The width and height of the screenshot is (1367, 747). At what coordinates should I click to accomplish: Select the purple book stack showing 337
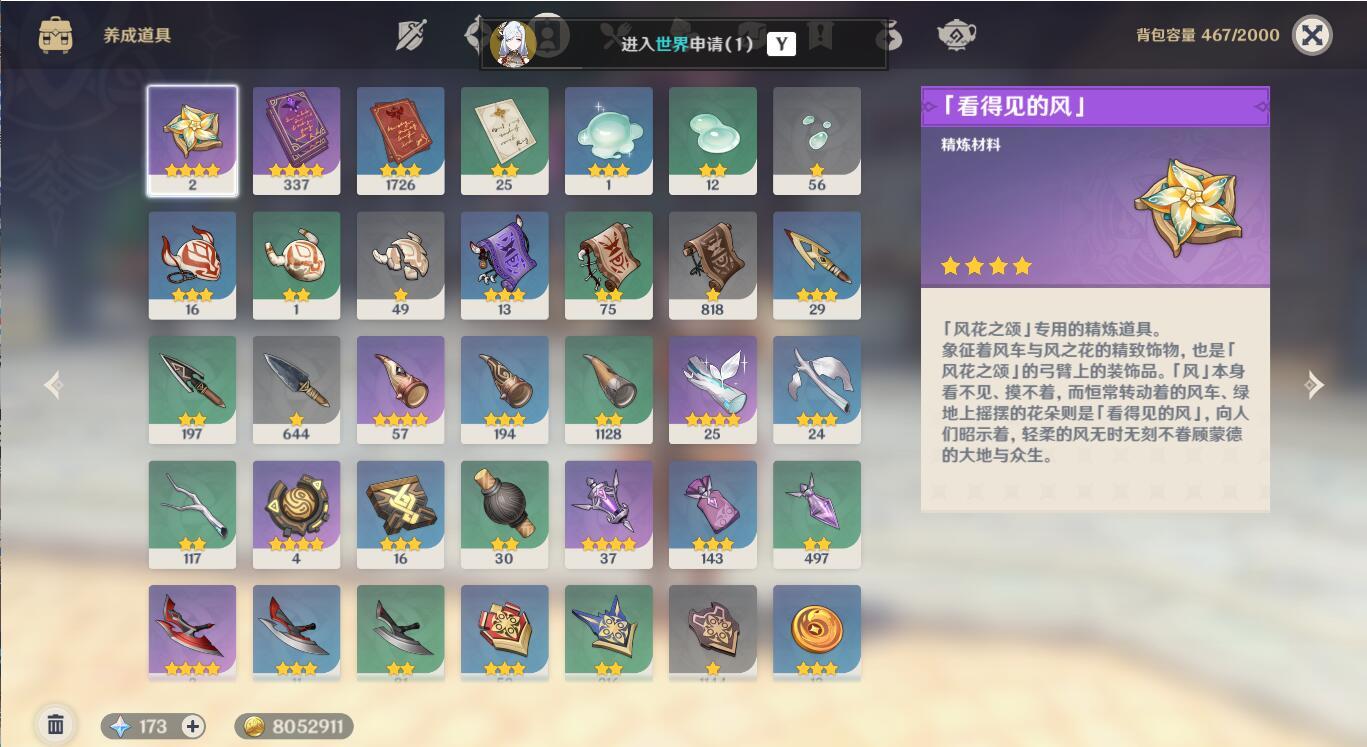point(296,140)
